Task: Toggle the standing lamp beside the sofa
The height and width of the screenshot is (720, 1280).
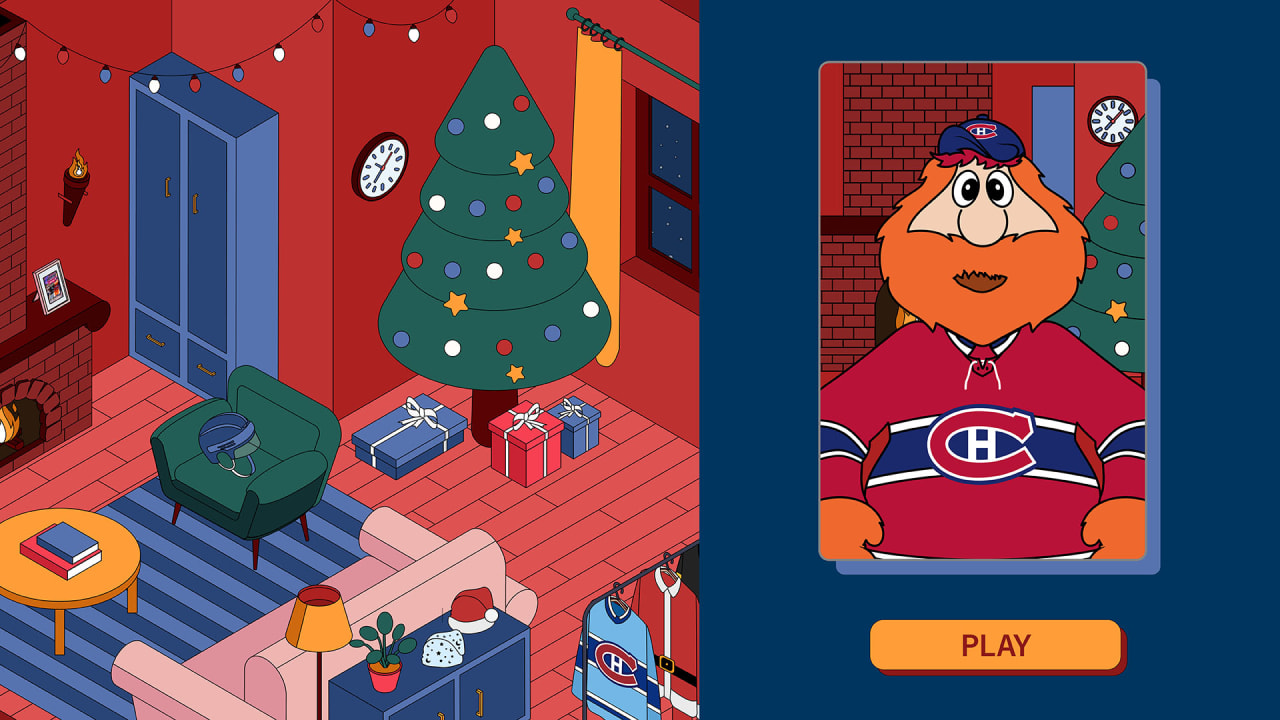Action: 317,615
